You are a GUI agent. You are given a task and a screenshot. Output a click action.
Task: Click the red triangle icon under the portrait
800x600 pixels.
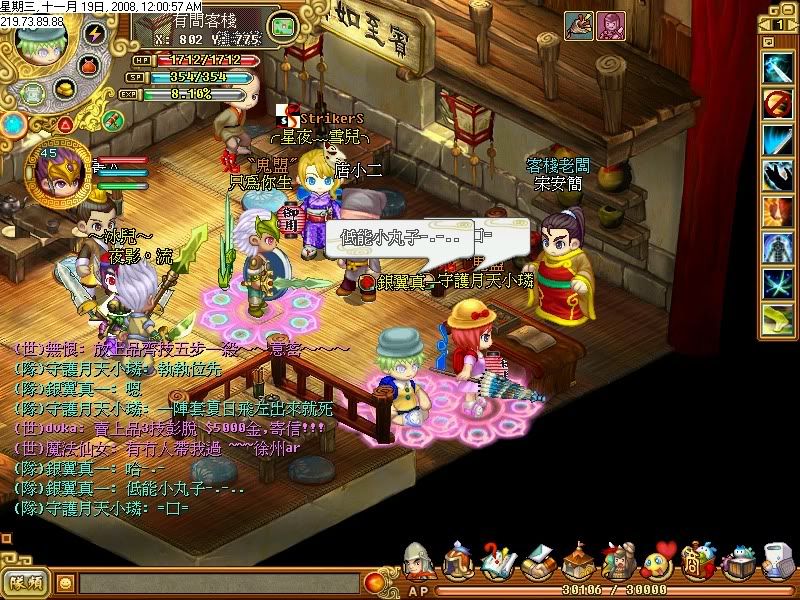tap(64, 124)
